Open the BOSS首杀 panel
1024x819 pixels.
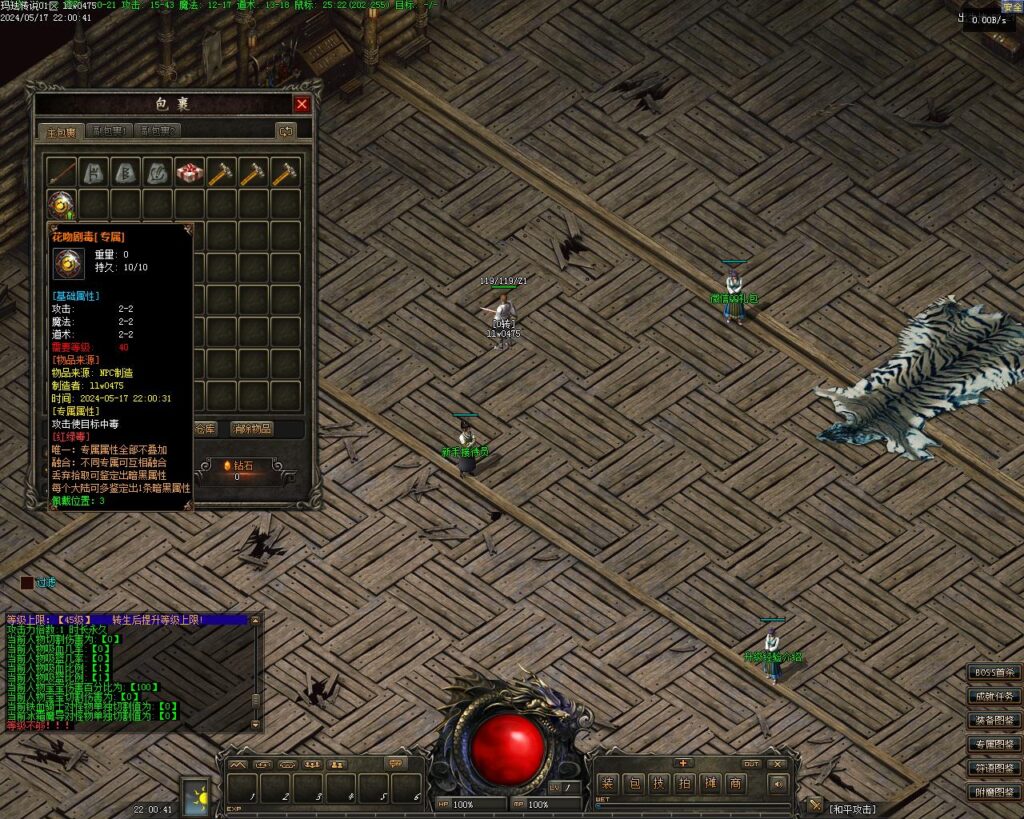click(x=994, y=672)
